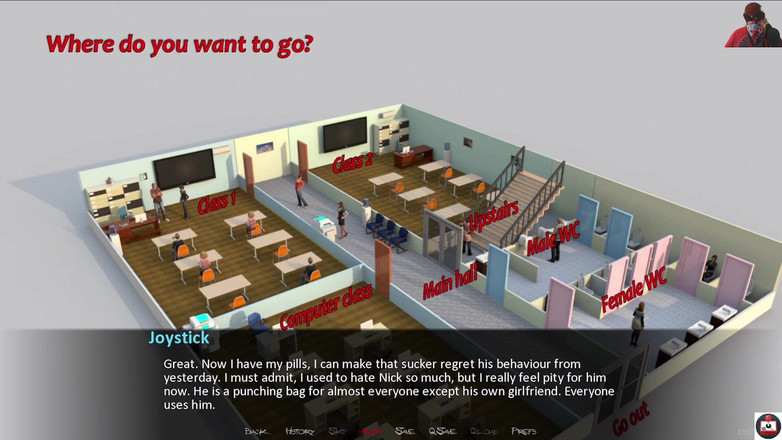Open the dialogue History
This screenshot has height=440, width=782.
click(x=299, y=431)
